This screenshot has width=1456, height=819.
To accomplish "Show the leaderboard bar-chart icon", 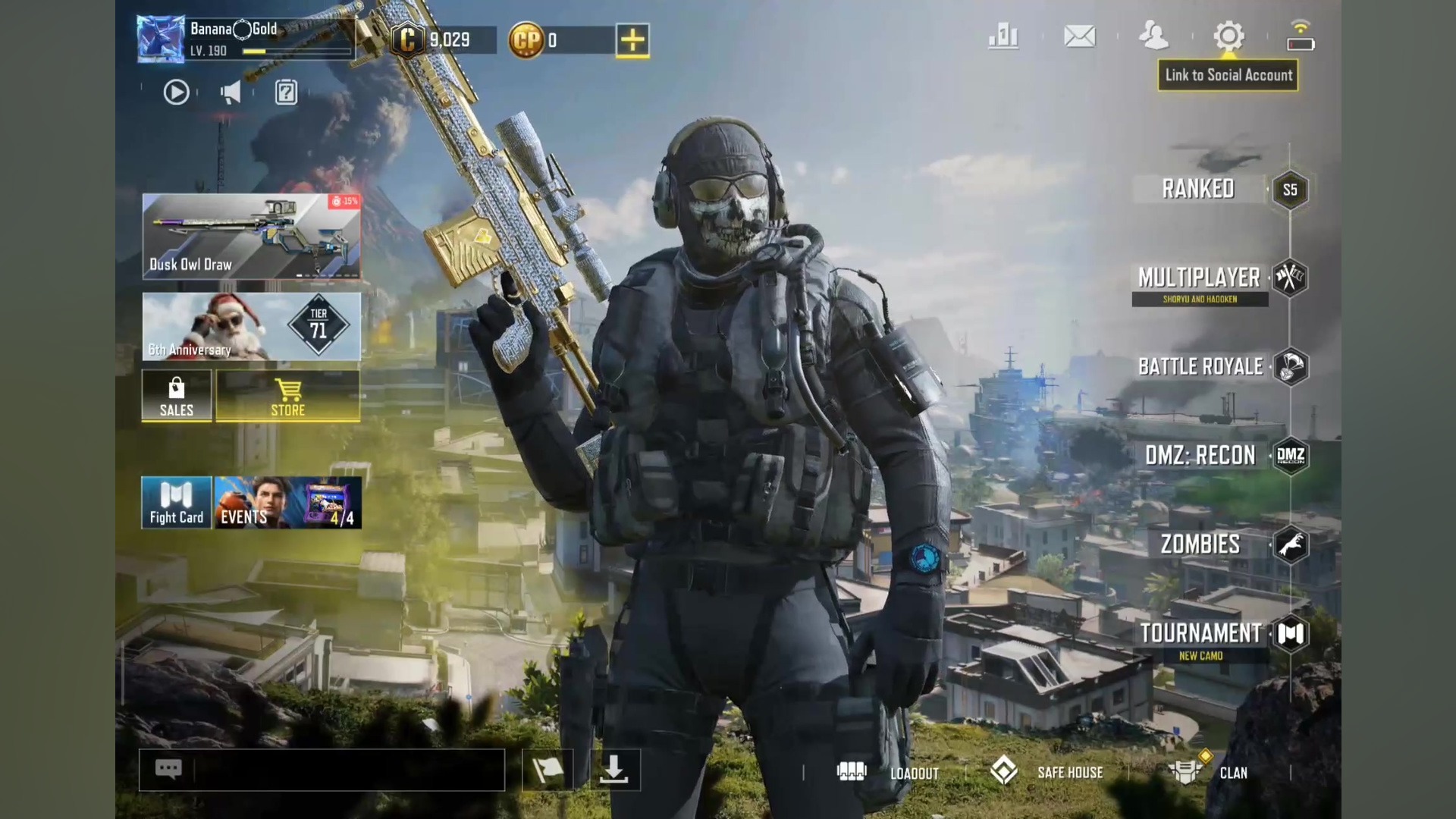I will click(x=1003, y=36).
